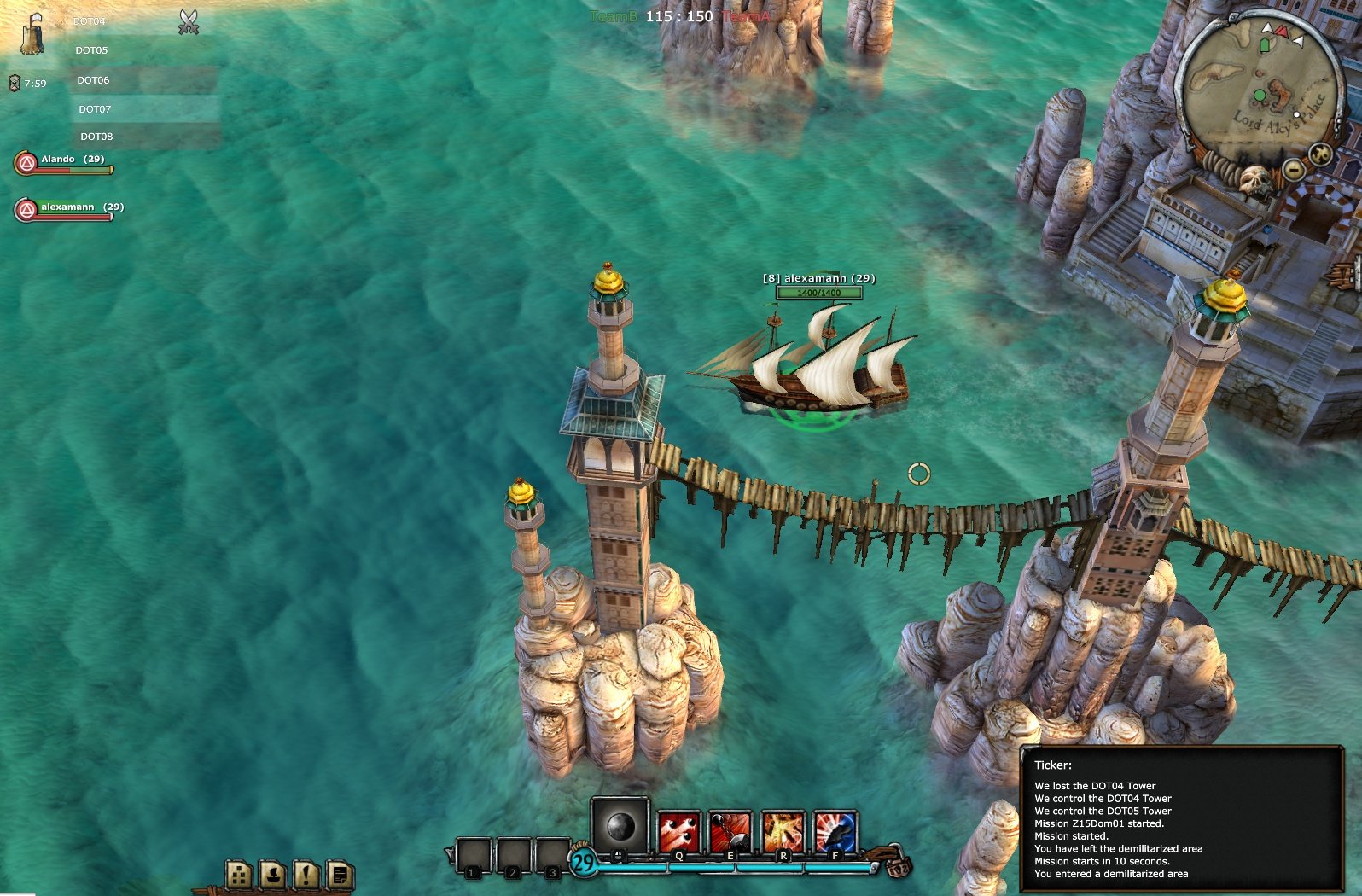Select the cannonball primary attack slot
This screenshot has width=1362, height=896.
[620, 825]
